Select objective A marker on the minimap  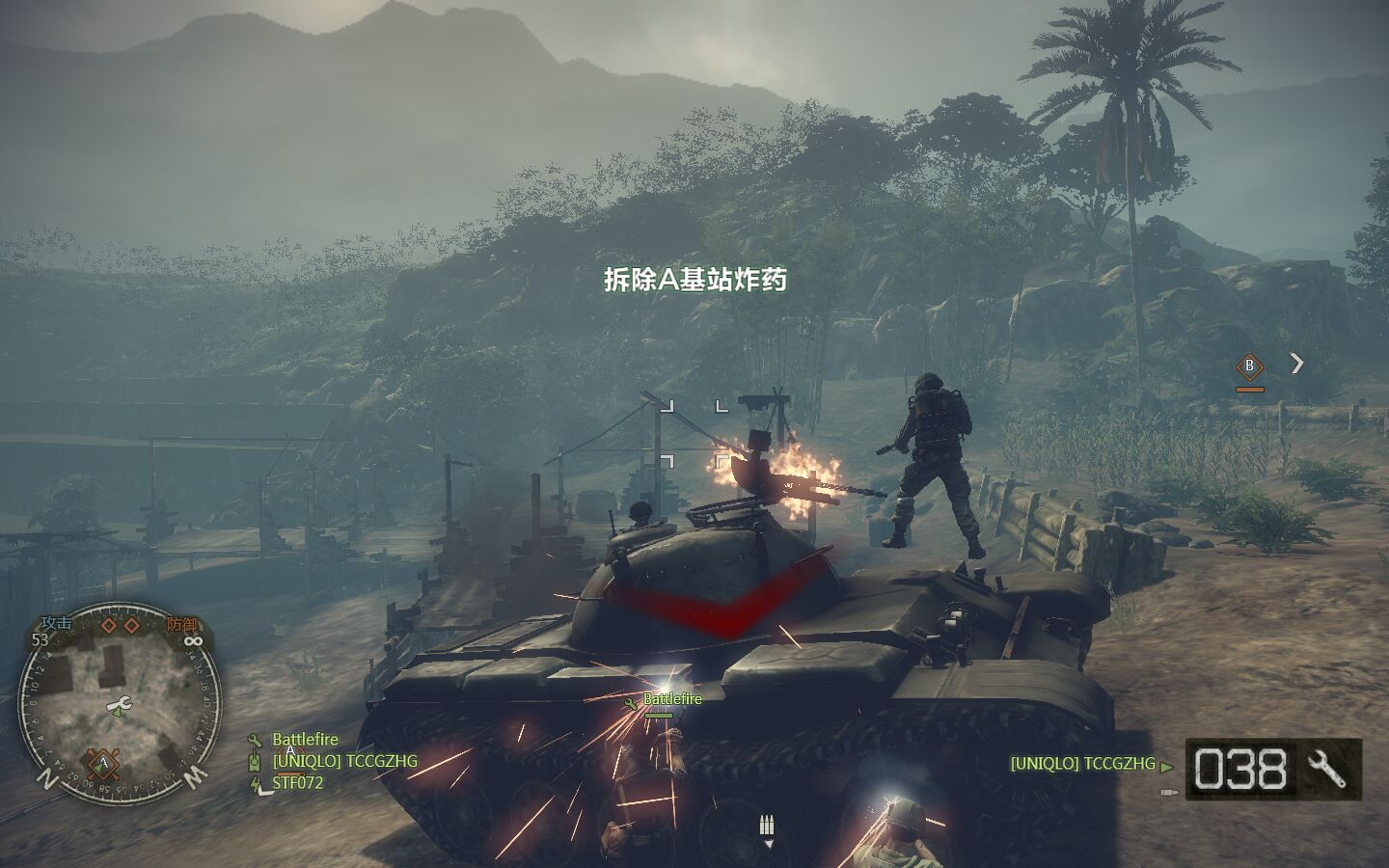tap(103, 764)
